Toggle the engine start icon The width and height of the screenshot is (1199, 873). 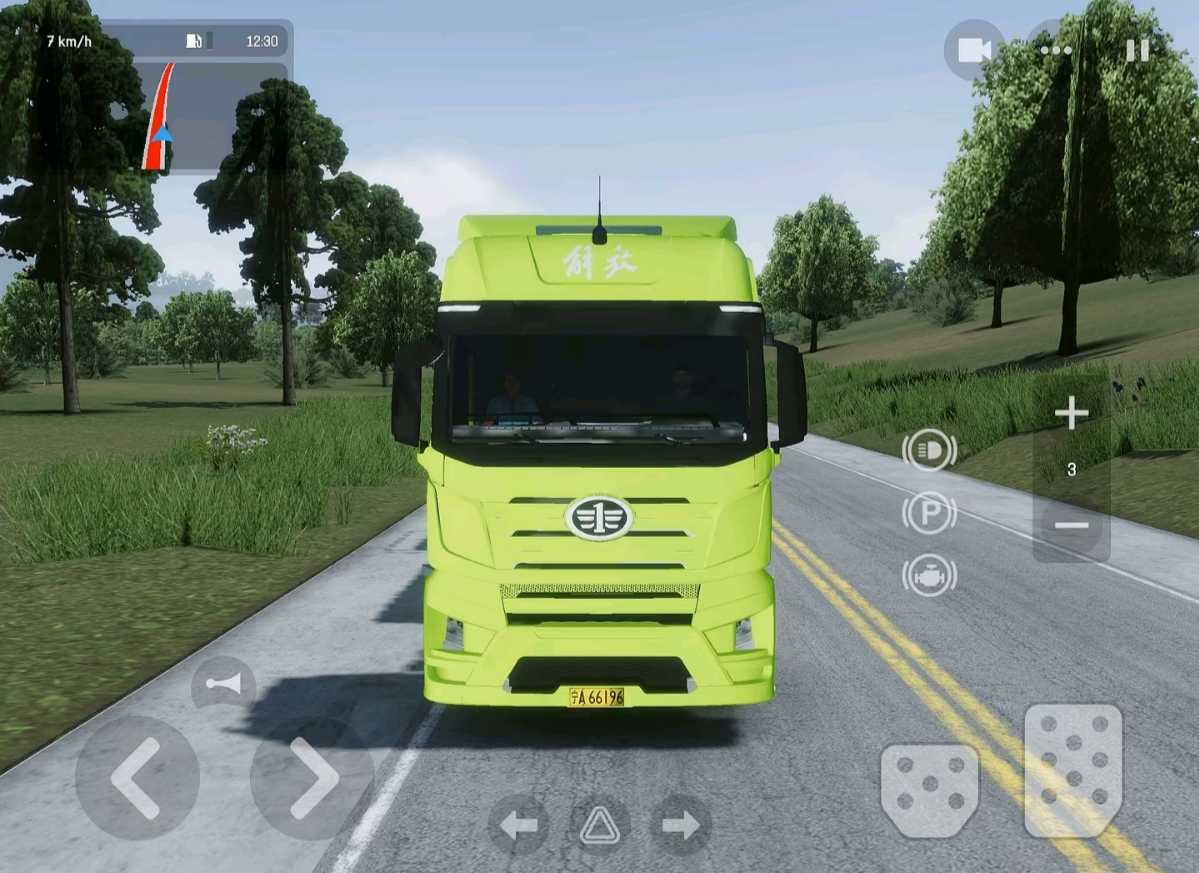pyautogui.click(x=929, y=576)
